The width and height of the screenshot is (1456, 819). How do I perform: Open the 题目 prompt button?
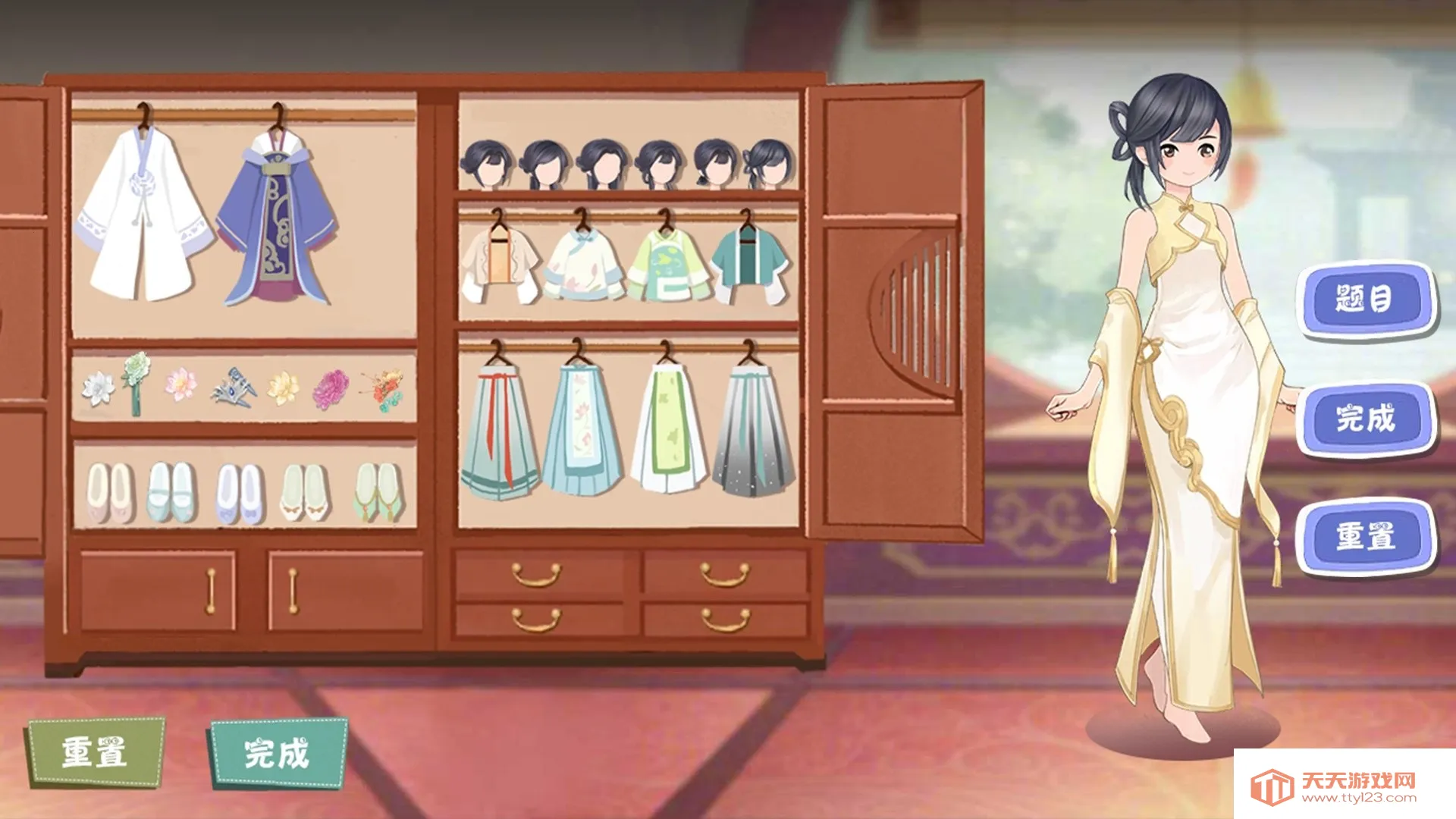[1365, 299]
